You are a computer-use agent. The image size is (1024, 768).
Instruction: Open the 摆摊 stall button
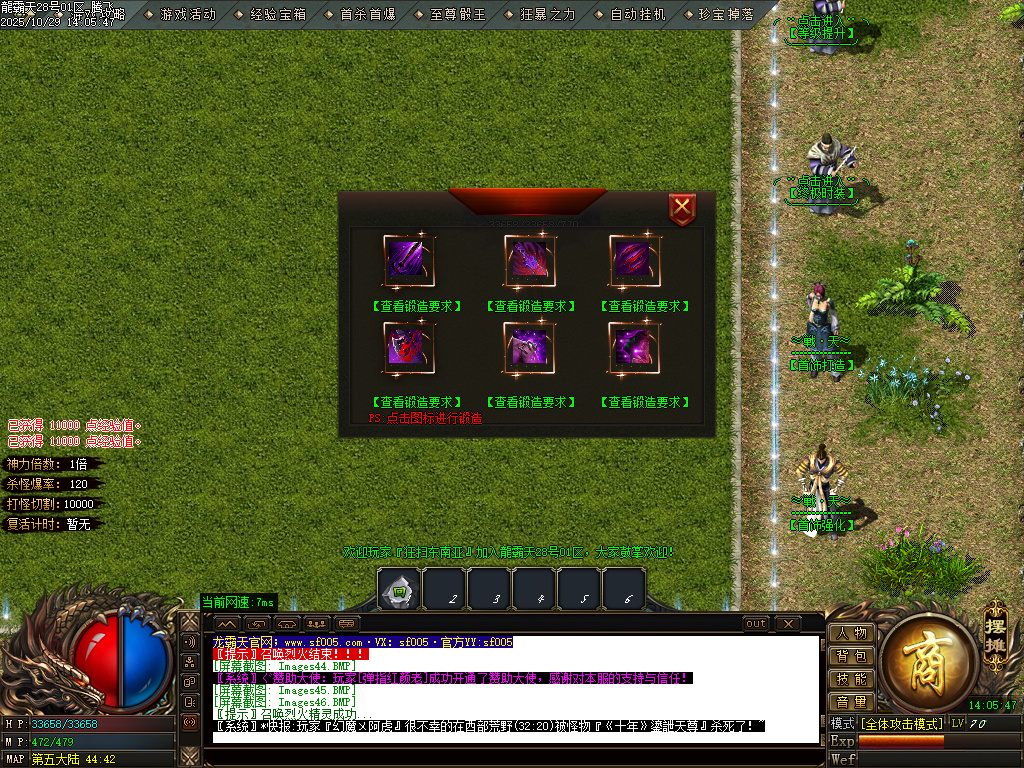click(x=994, y=628)
